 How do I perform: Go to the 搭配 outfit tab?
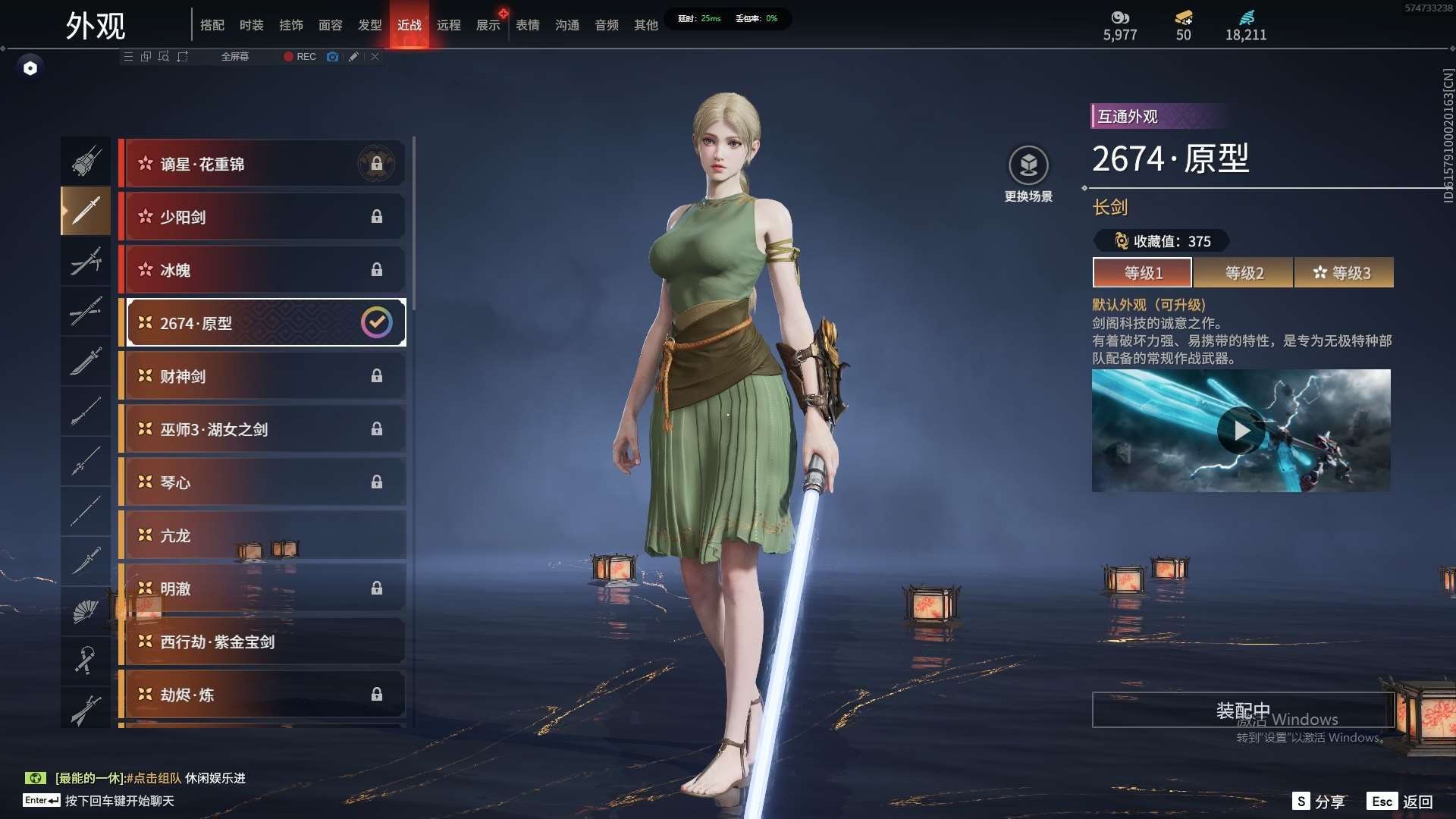[212, 25]
